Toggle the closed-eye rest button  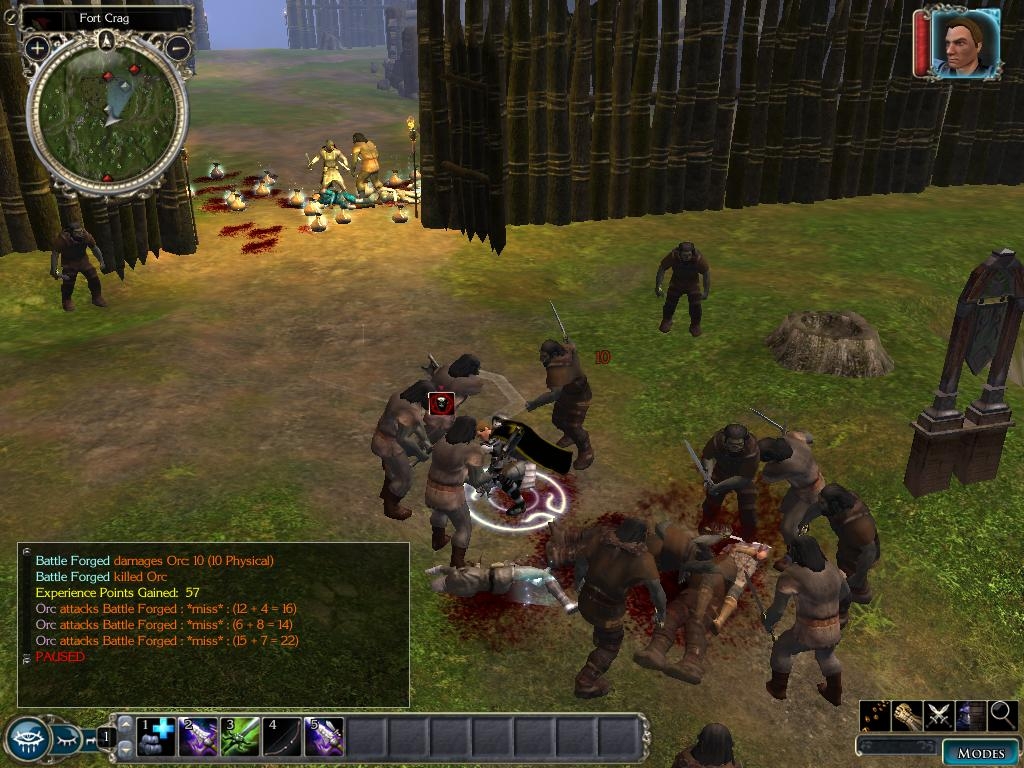[x=68, y=739]
